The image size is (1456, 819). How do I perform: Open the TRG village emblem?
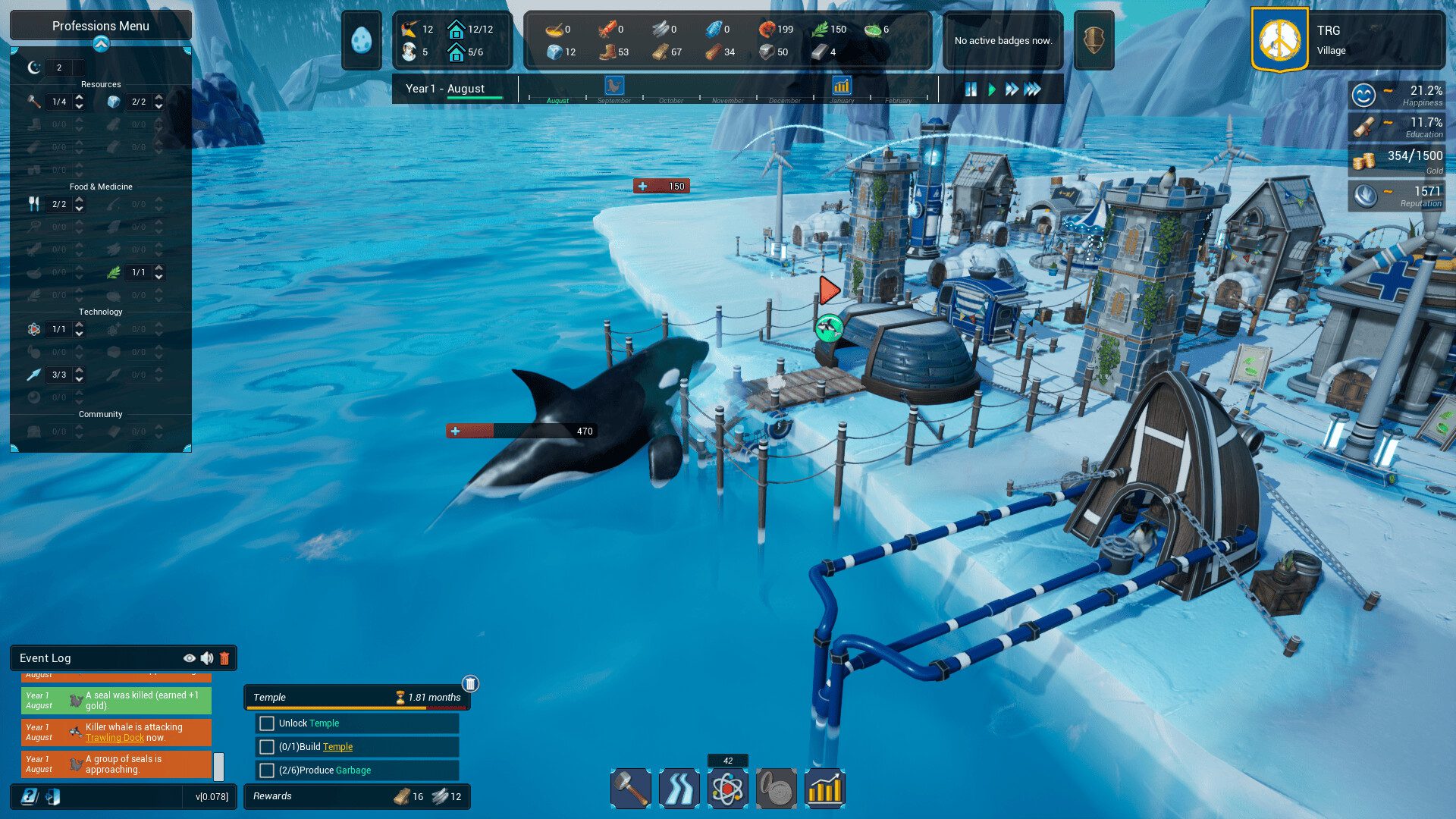tap(1280, 40)
